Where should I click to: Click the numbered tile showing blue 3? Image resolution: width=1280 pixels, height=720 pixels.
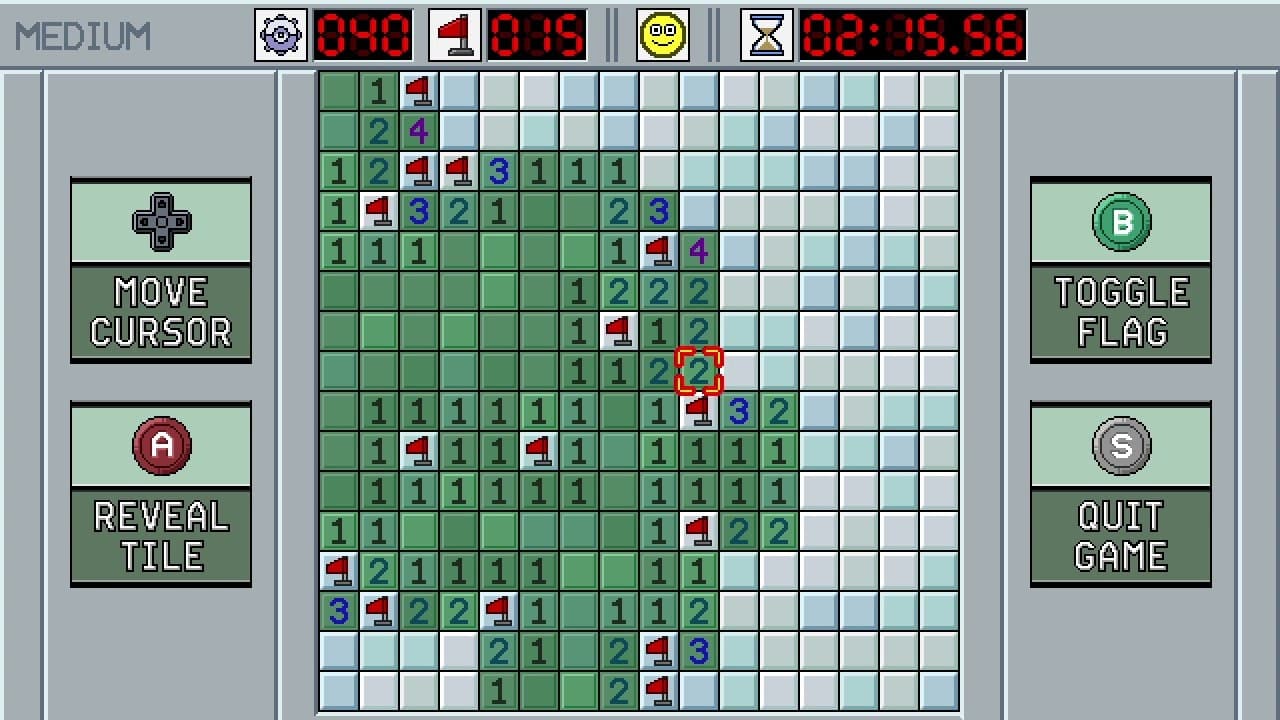(x=739, y=411)
